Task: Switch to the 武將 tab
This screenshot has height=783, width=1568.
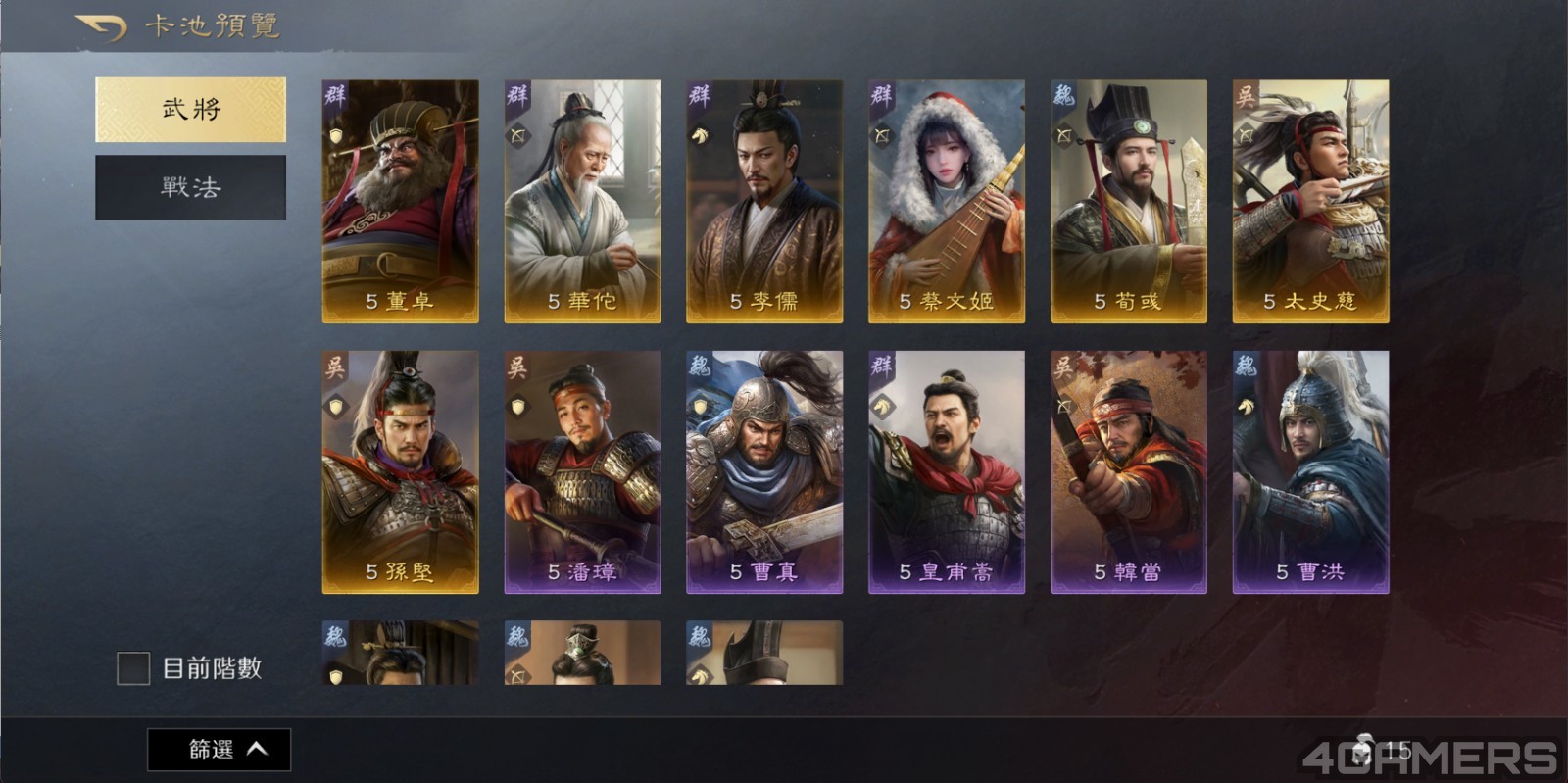Action: pos(191,109)
